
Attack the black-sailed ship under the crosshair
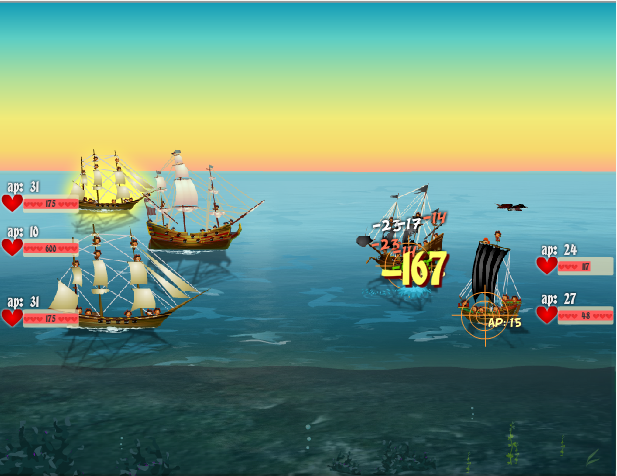[x=487, y=287]
